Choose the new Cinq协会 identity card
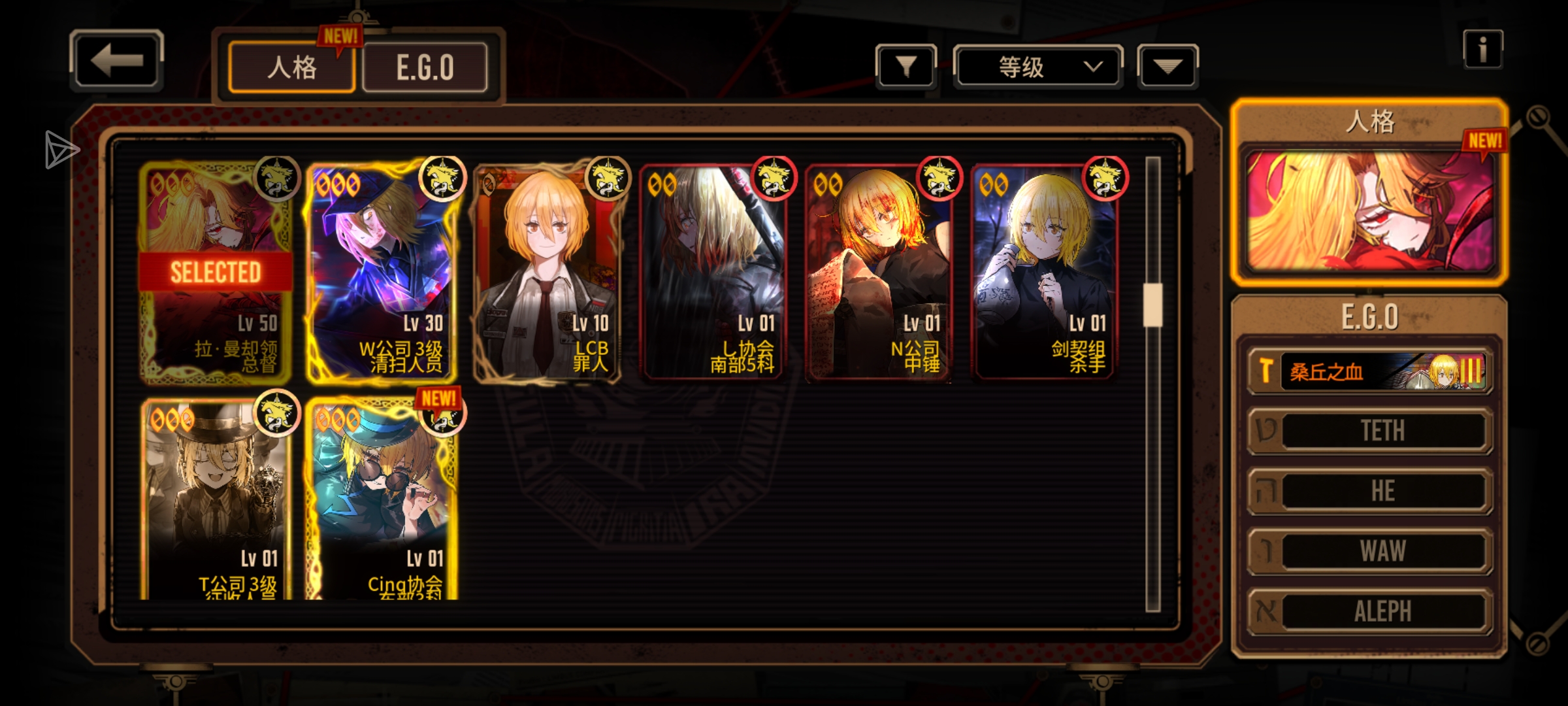The image size is (1568, 706). (x=382, y=501)
